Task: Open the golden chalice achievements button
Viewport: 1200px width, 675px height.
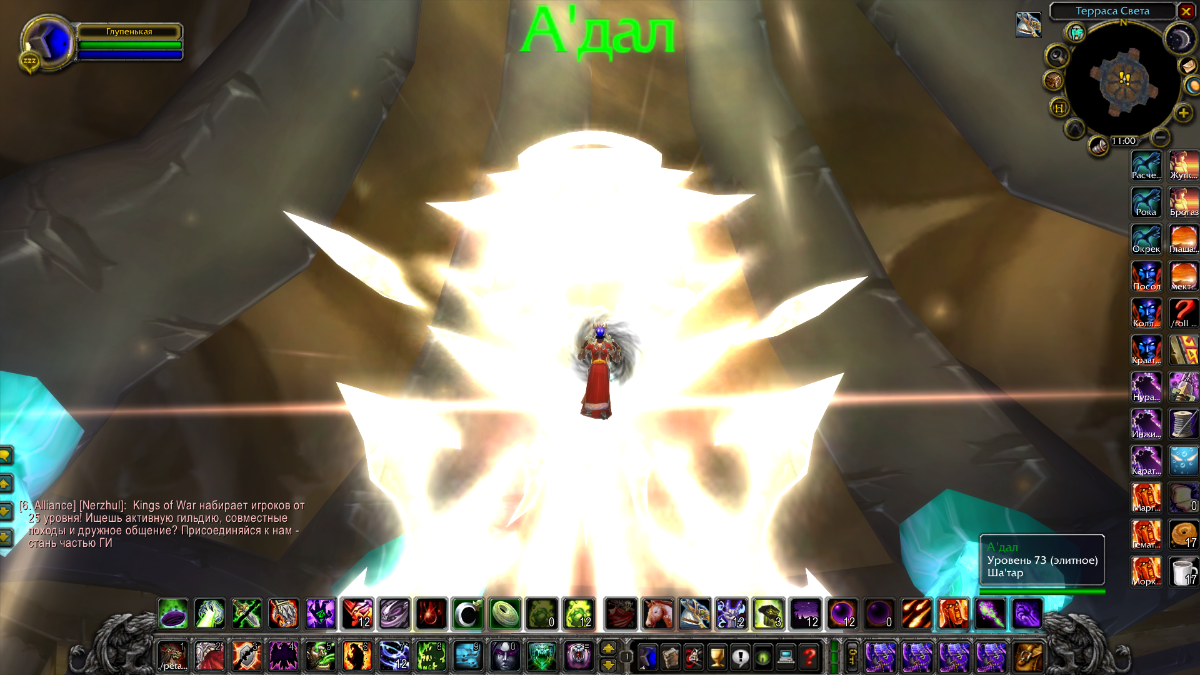Action: (x=716, y=656)
